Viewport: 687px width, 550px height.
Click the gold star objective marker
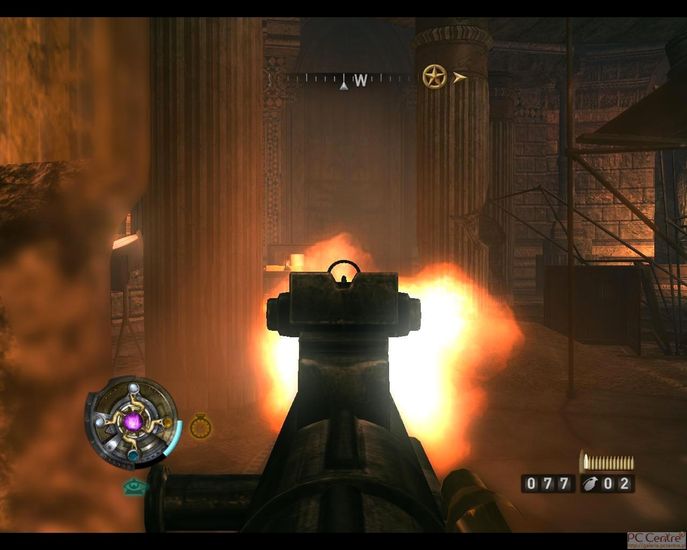pyautogui.click(x=433, y=76)
